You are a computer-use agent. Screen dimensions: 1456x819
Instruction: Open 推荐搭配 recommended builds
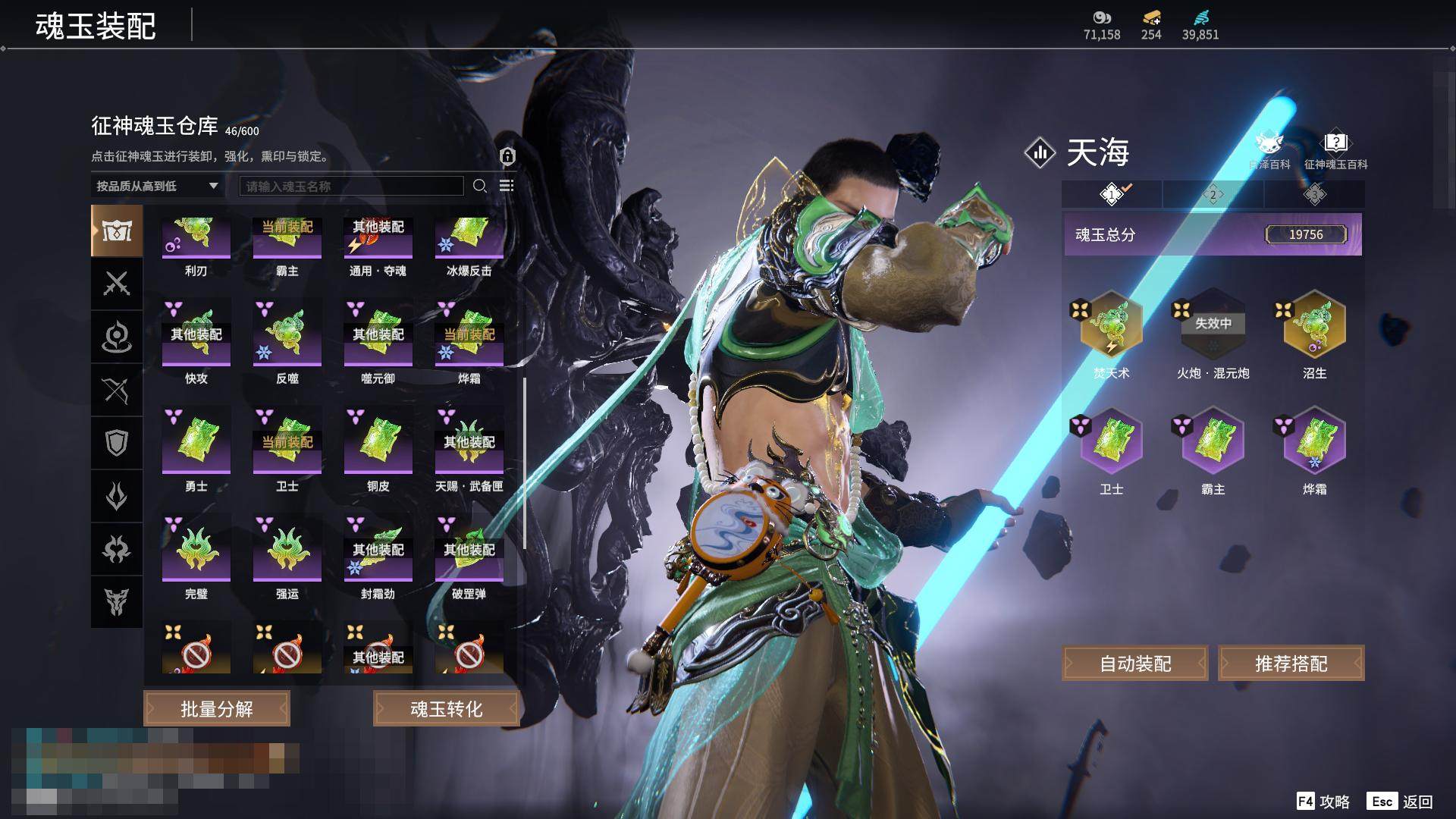point(1291,664)
